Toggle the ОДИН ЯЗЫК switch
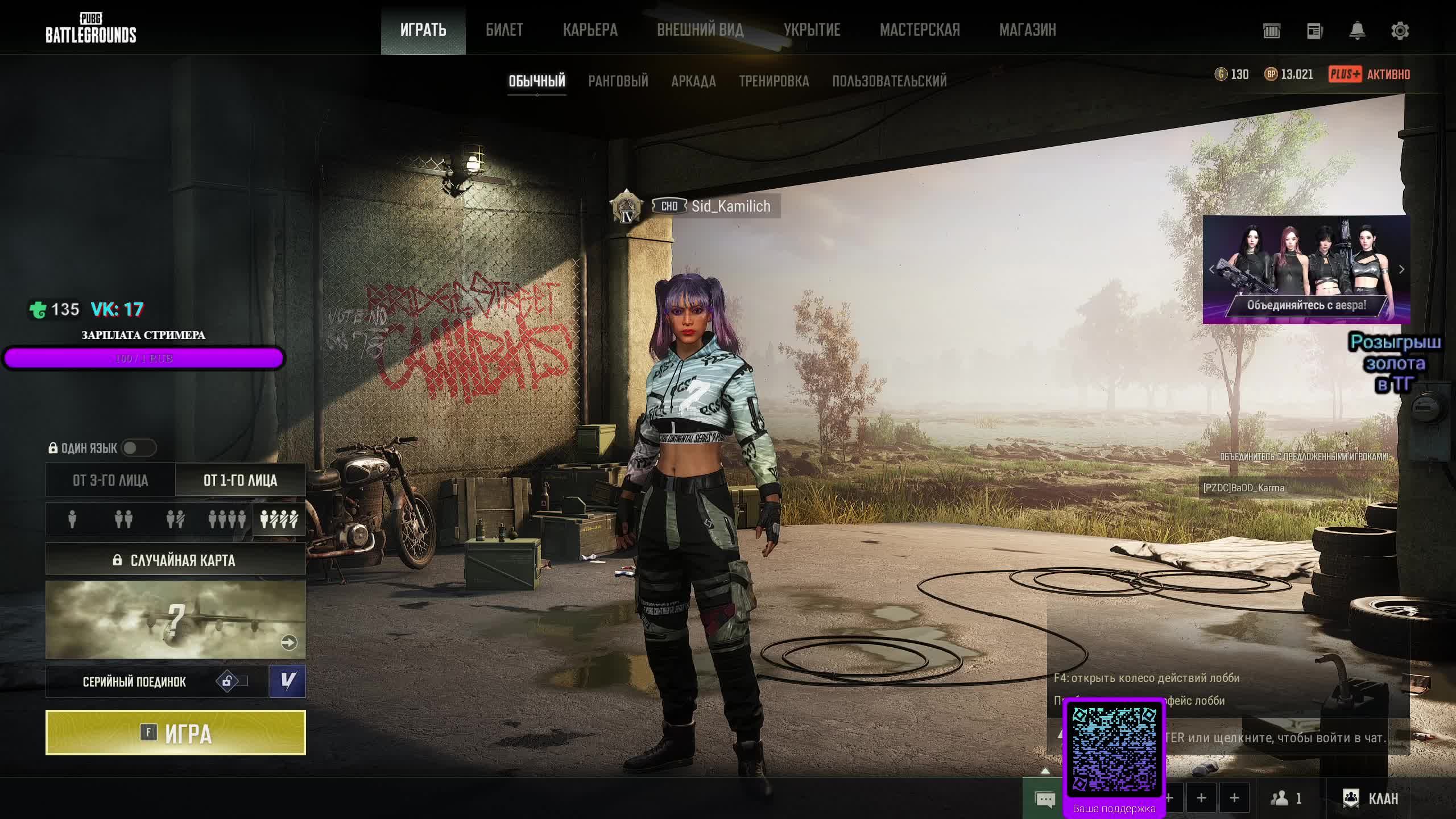 pos(138,448)
